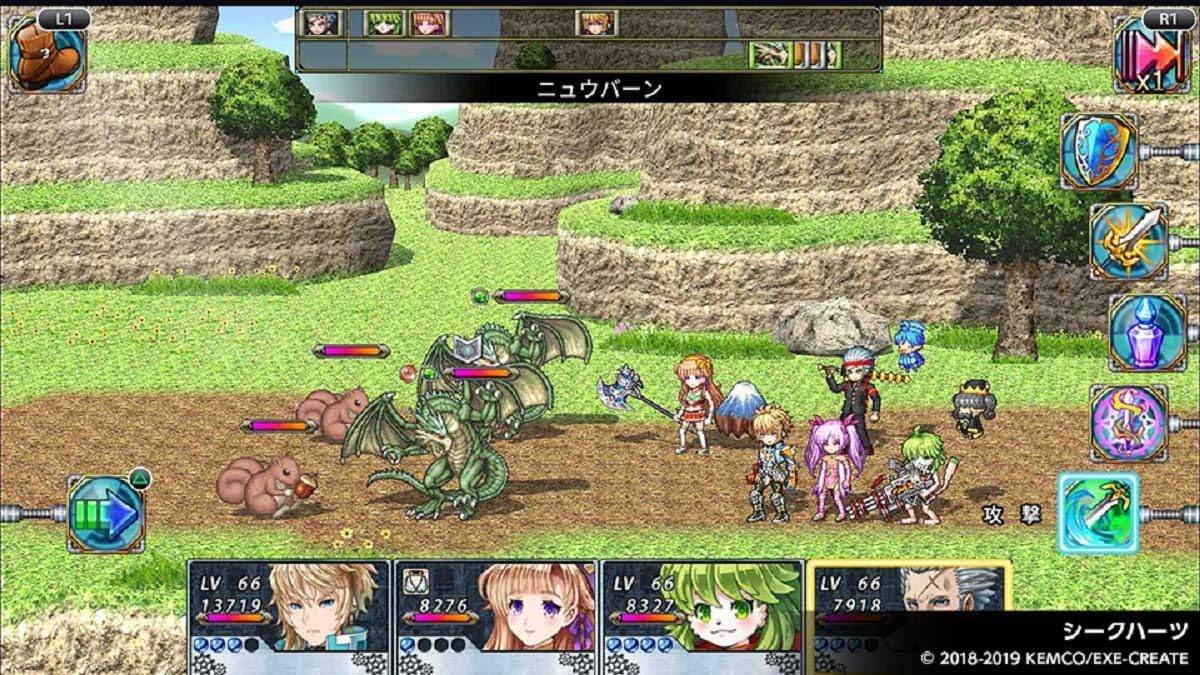Choose the highlighted attack command icon

pos(1098,513)
